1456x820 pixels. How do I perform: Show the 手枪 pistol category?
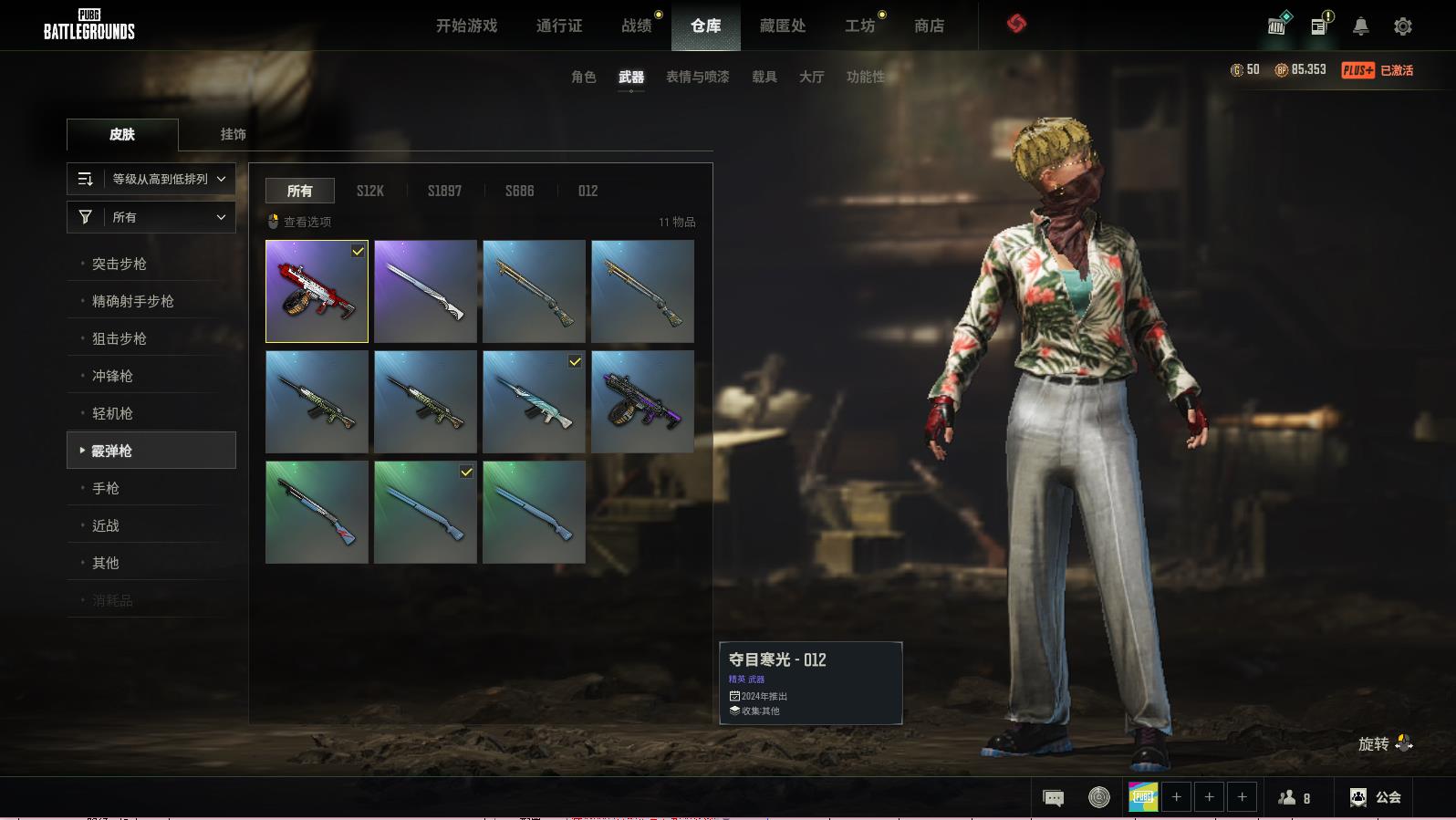point(106,488)
